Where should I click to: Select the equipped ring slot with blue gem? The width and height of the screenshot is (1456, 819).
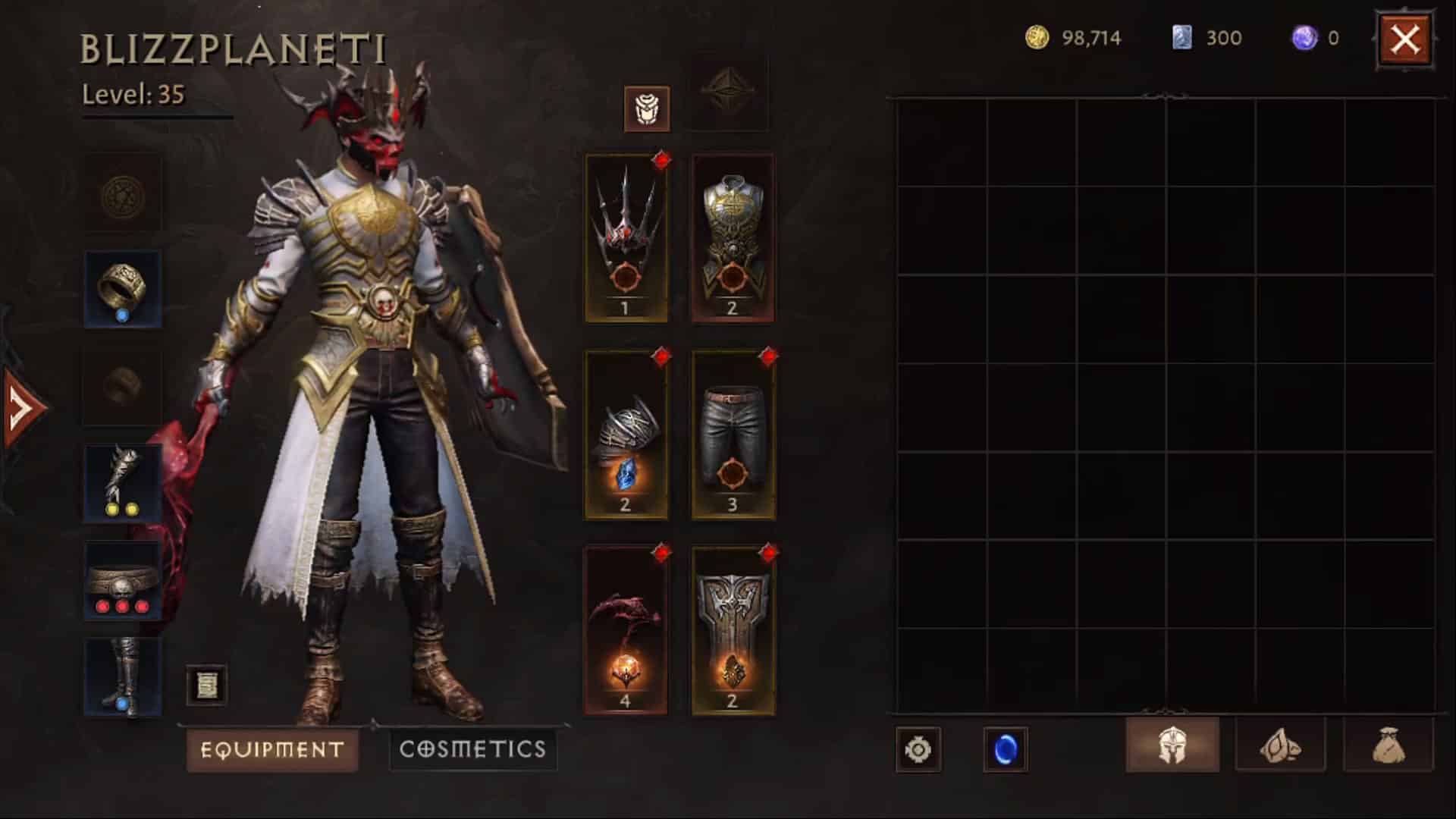point(123,289)
